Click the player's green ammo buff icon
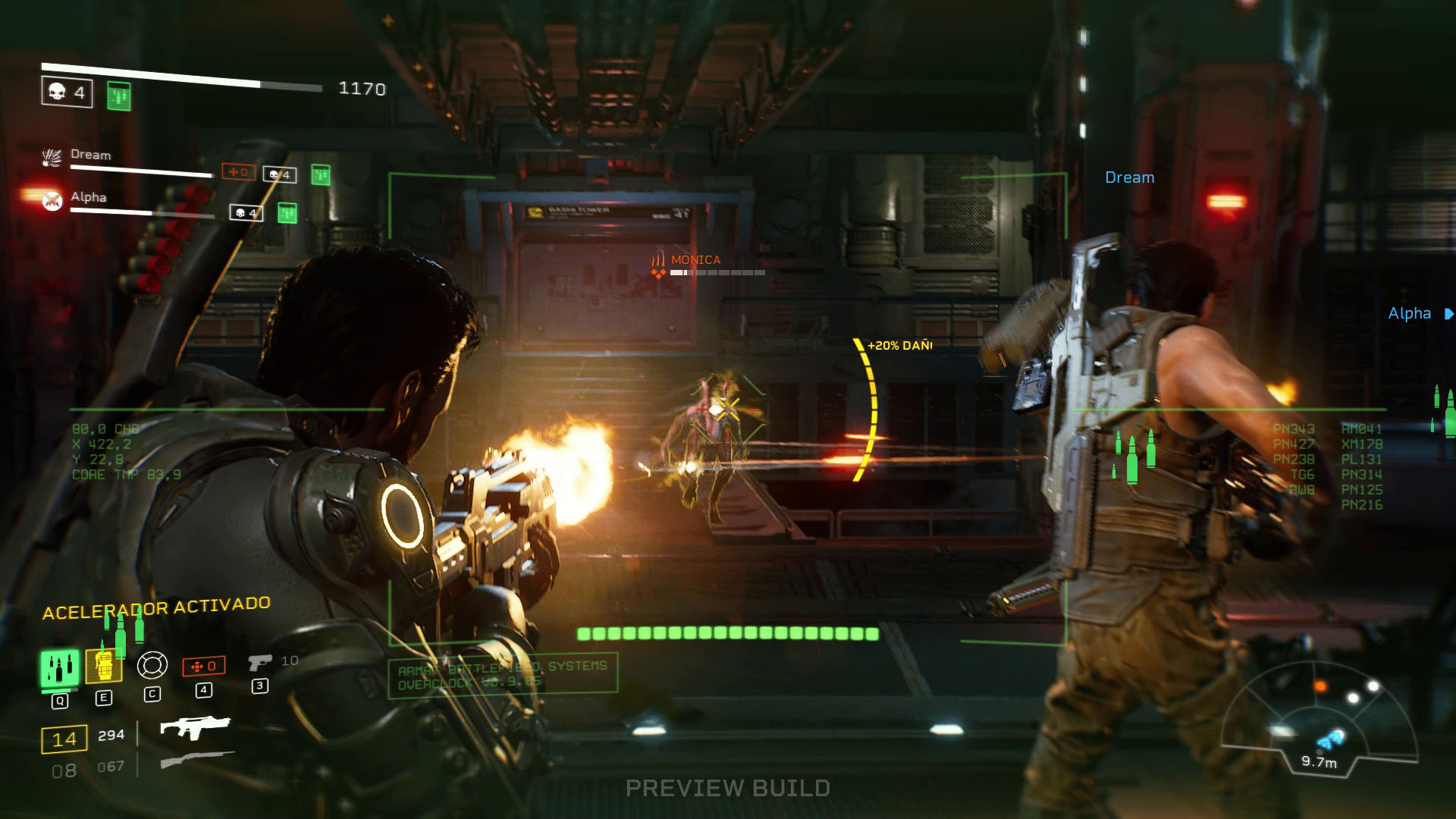The image size is (1456, 819). coord(118,96)
